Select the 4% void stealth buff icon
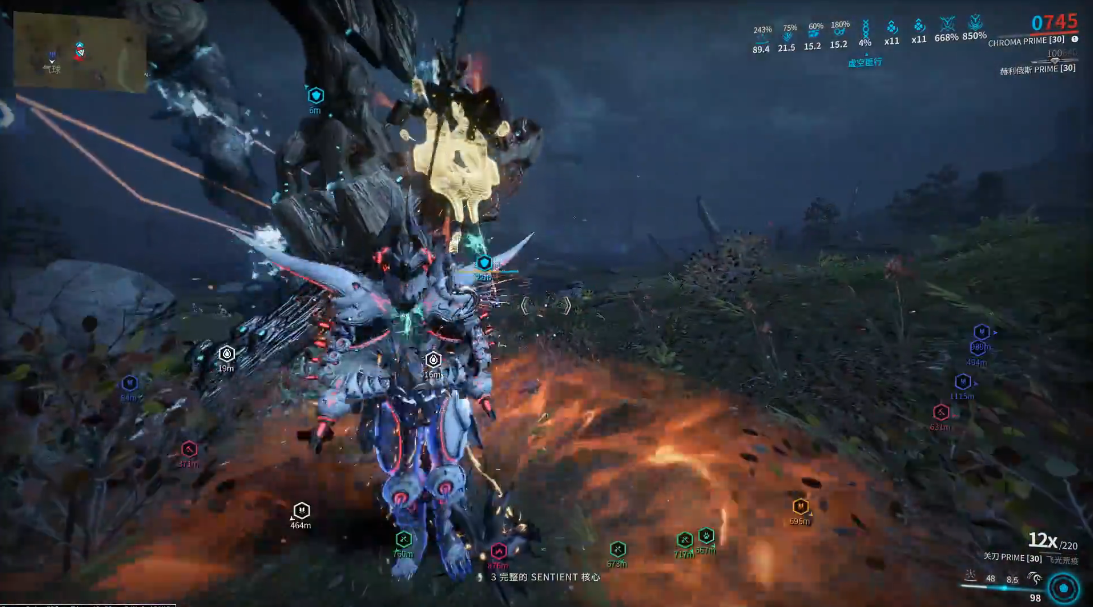The image size is (1093, 607). point(865,27)
